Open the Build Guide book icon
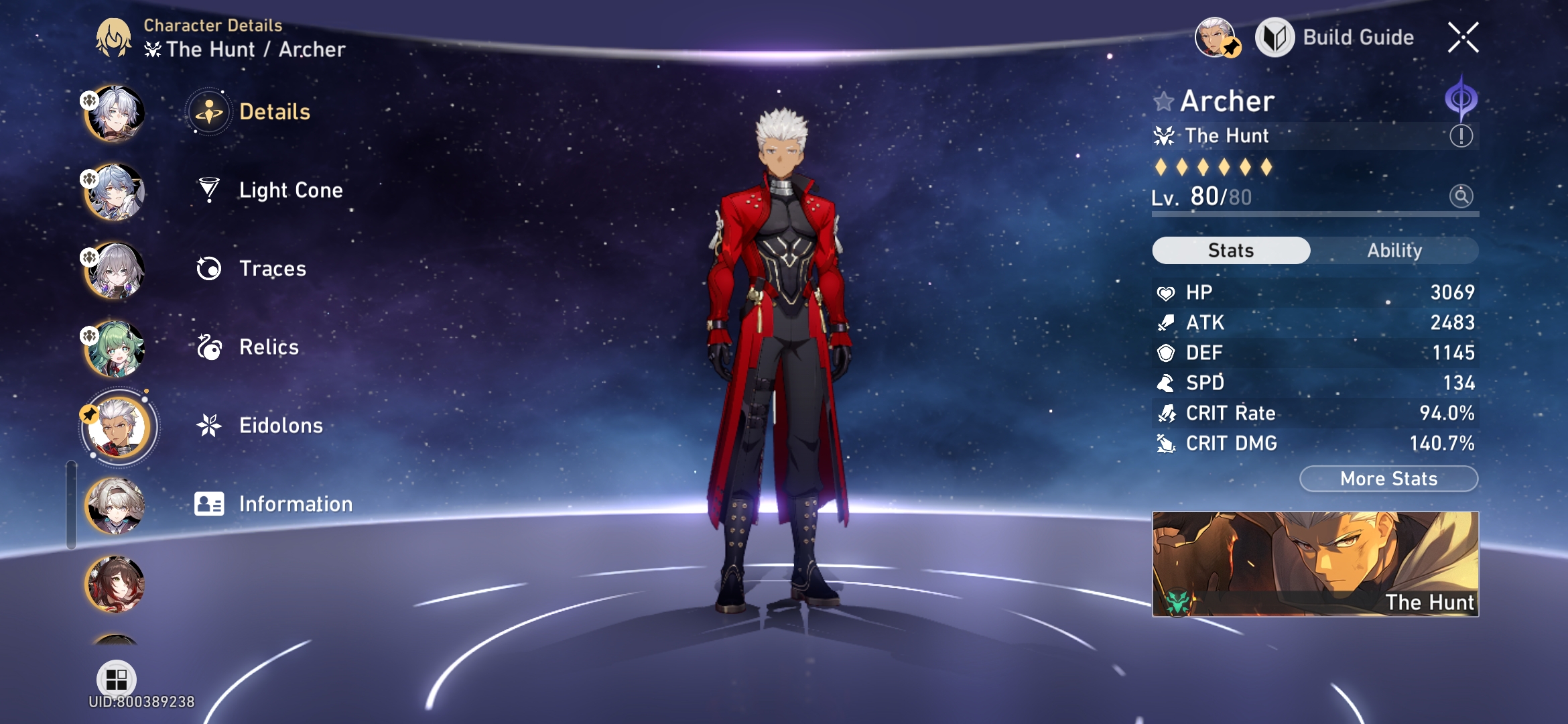 pyautogui.click(x=1277, y=37)
